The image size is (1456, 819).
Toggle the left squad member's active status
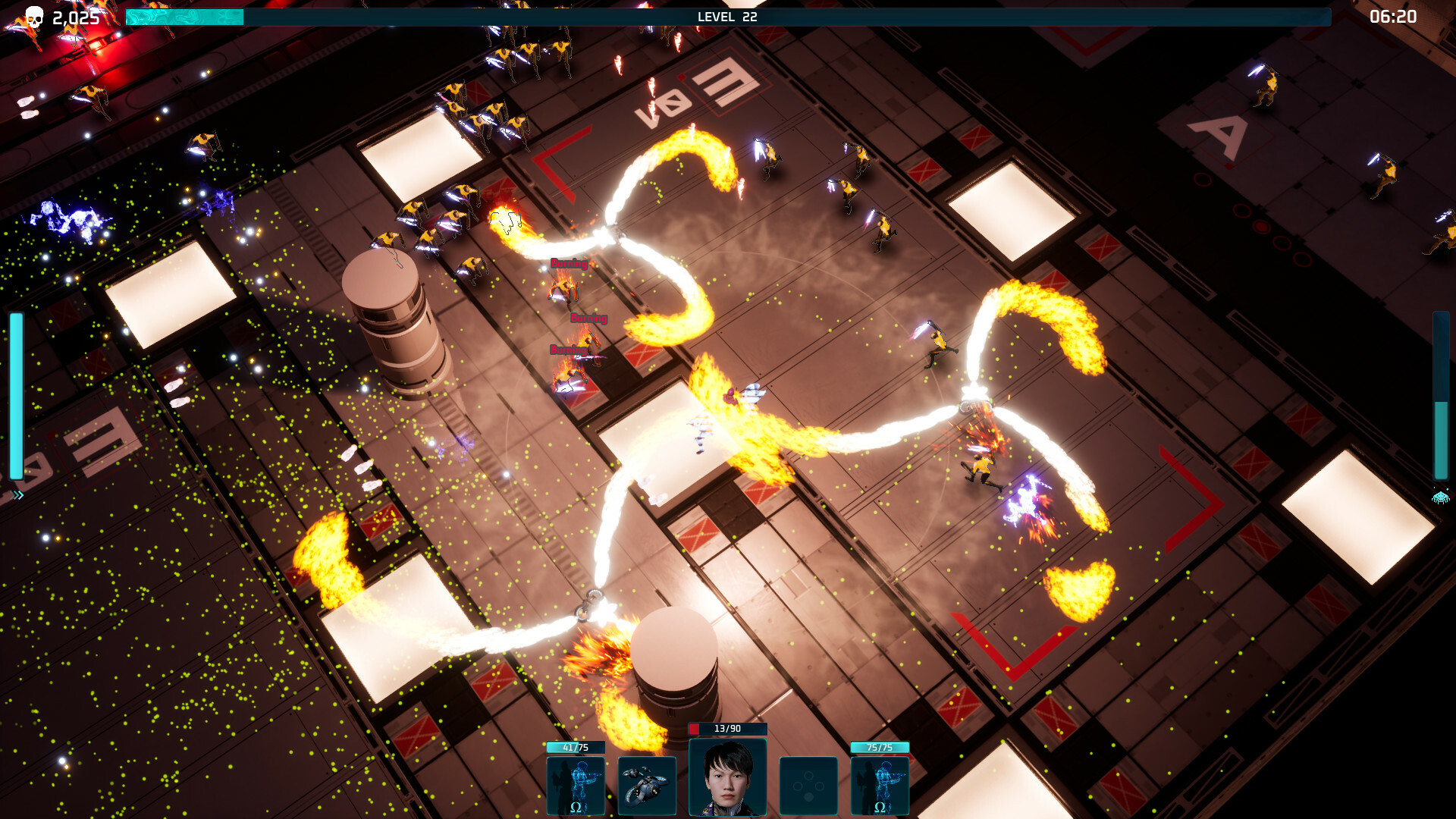point(575,785)
